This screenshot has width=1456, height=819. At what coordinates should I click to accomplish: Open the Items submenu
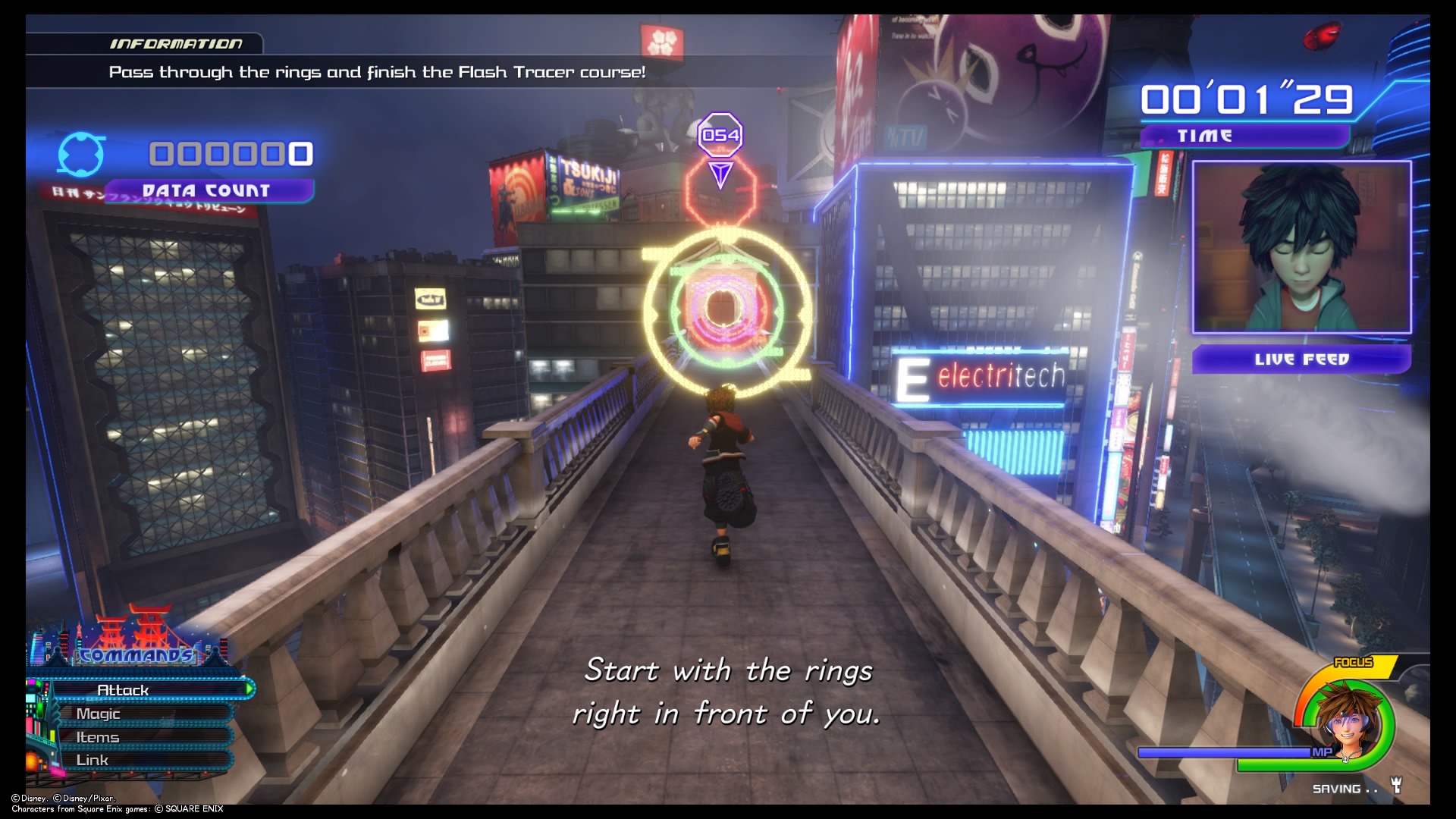pyautogui.click(x=97, y=736)
